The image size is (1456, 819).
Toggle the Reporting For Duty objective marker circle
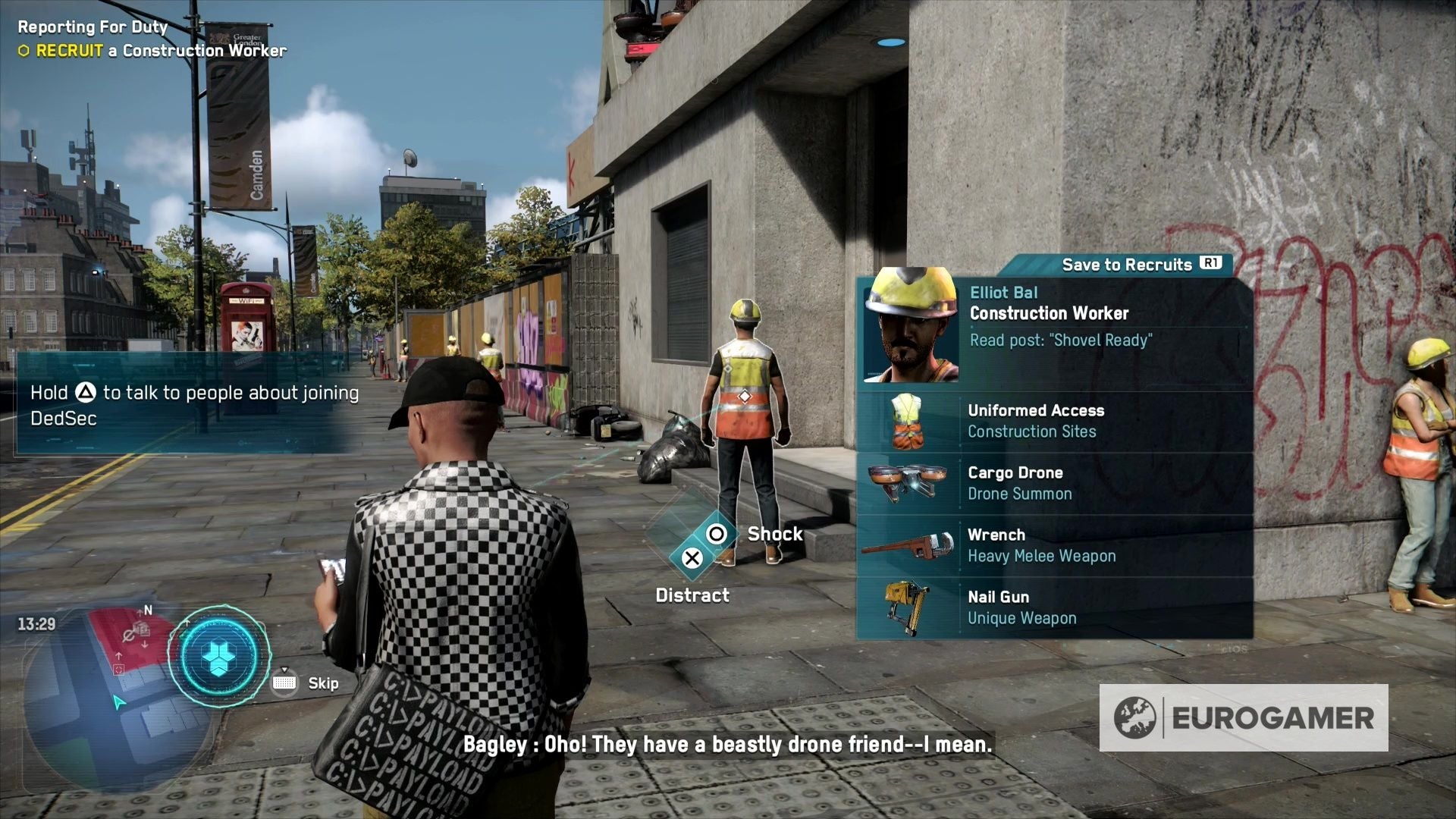click(x=24, y=52)
